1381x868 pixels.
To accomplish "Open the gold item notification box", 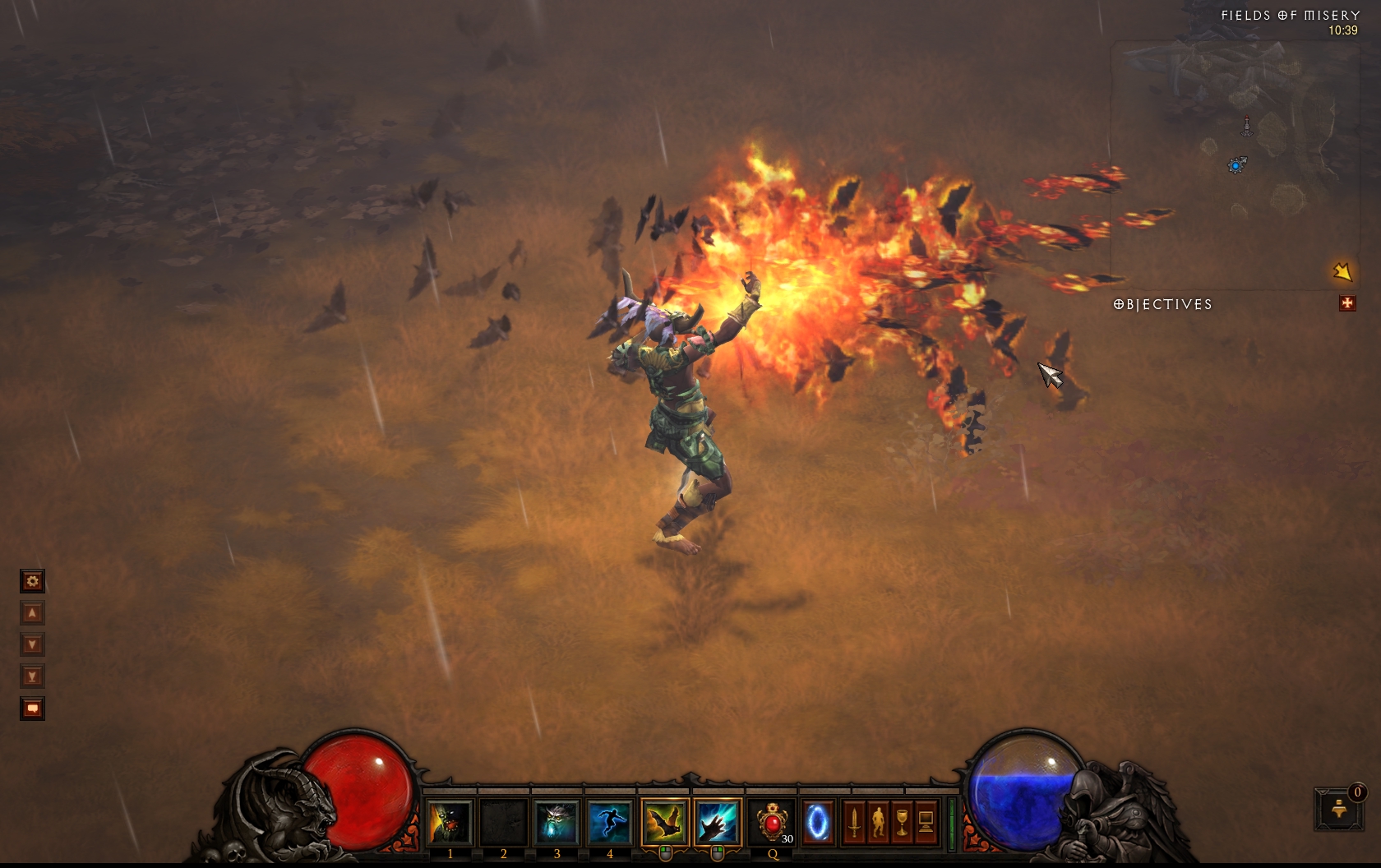I will coord(1338,809).
